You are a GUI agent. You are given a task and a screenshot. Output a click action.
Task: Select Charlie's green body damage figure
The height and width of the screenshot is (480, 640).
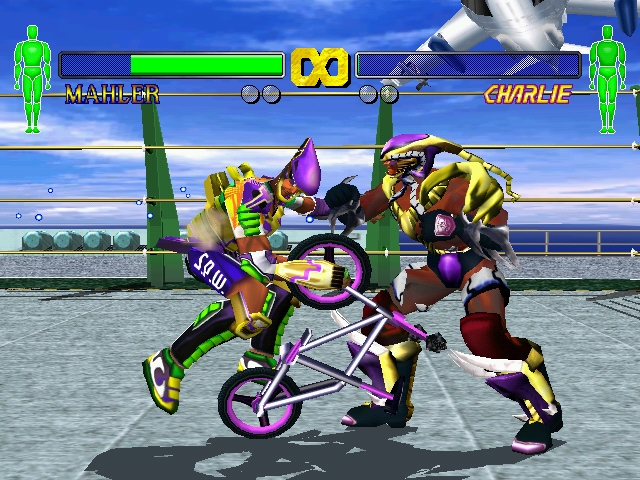pos(607,78)
